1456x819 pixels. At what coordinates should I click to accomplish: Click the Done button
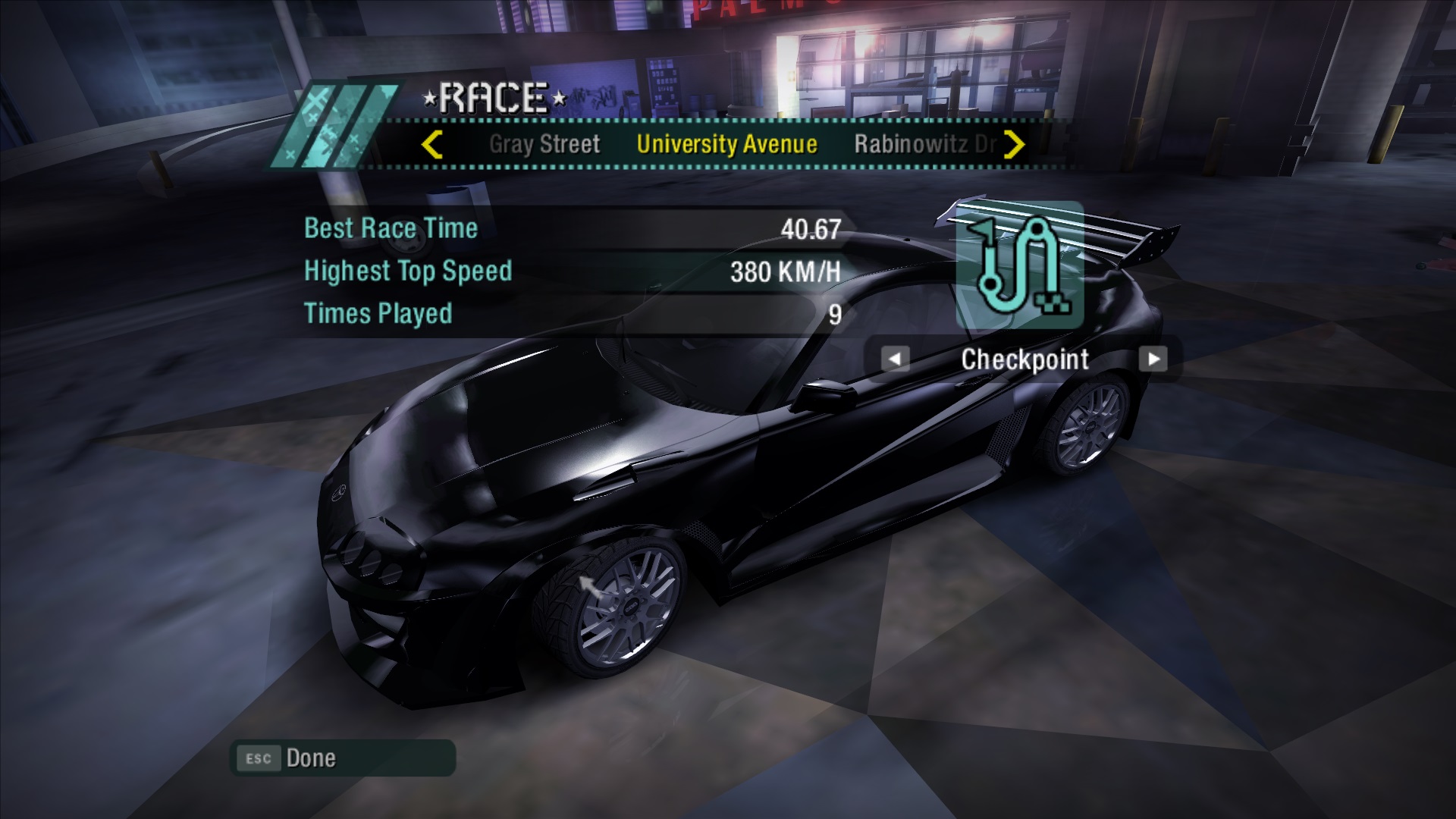pyautogui.click(x=343, y=758)
